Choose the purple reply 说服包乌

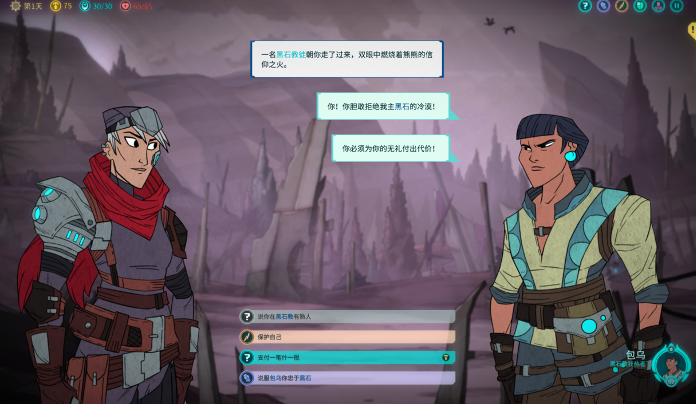click(346, 378)
